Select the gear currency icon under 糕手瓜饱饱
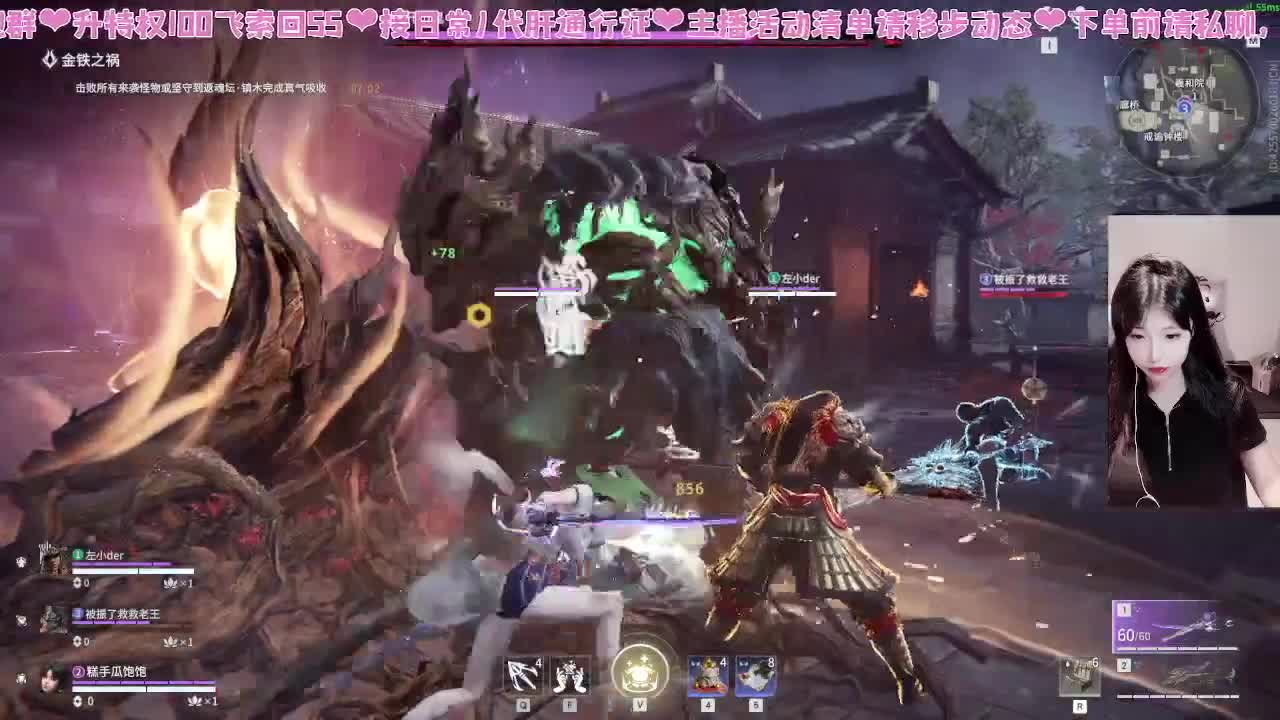1280x720 pixels. [77, 701]
